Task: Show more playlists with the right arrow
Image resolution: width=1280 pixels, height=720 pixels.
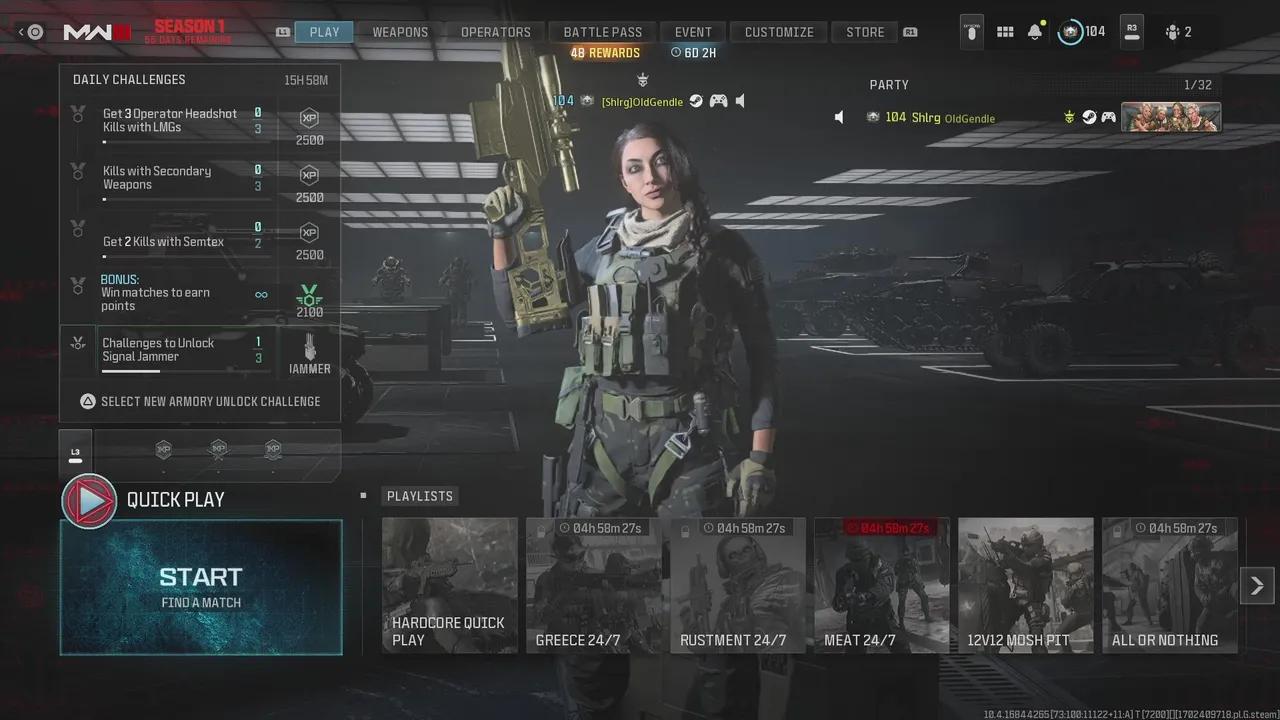Action: tap(1257, 585)
